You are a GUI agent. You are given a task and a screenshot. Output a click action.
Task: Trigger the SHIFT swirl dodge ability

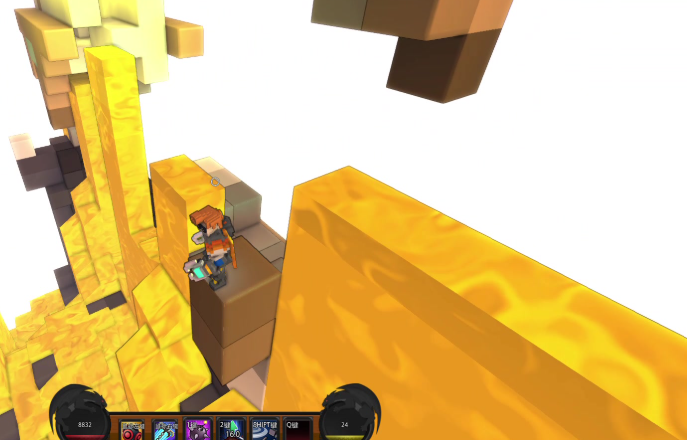click(x=264, y=430)
